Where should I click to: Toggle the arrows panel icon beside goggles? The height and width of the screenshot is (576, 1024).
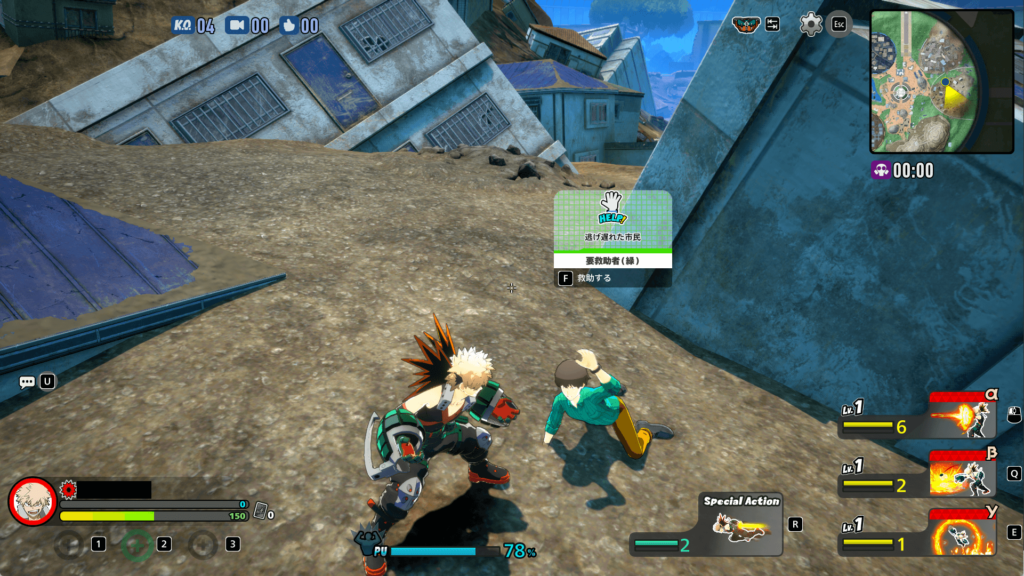tap(772, 24)
